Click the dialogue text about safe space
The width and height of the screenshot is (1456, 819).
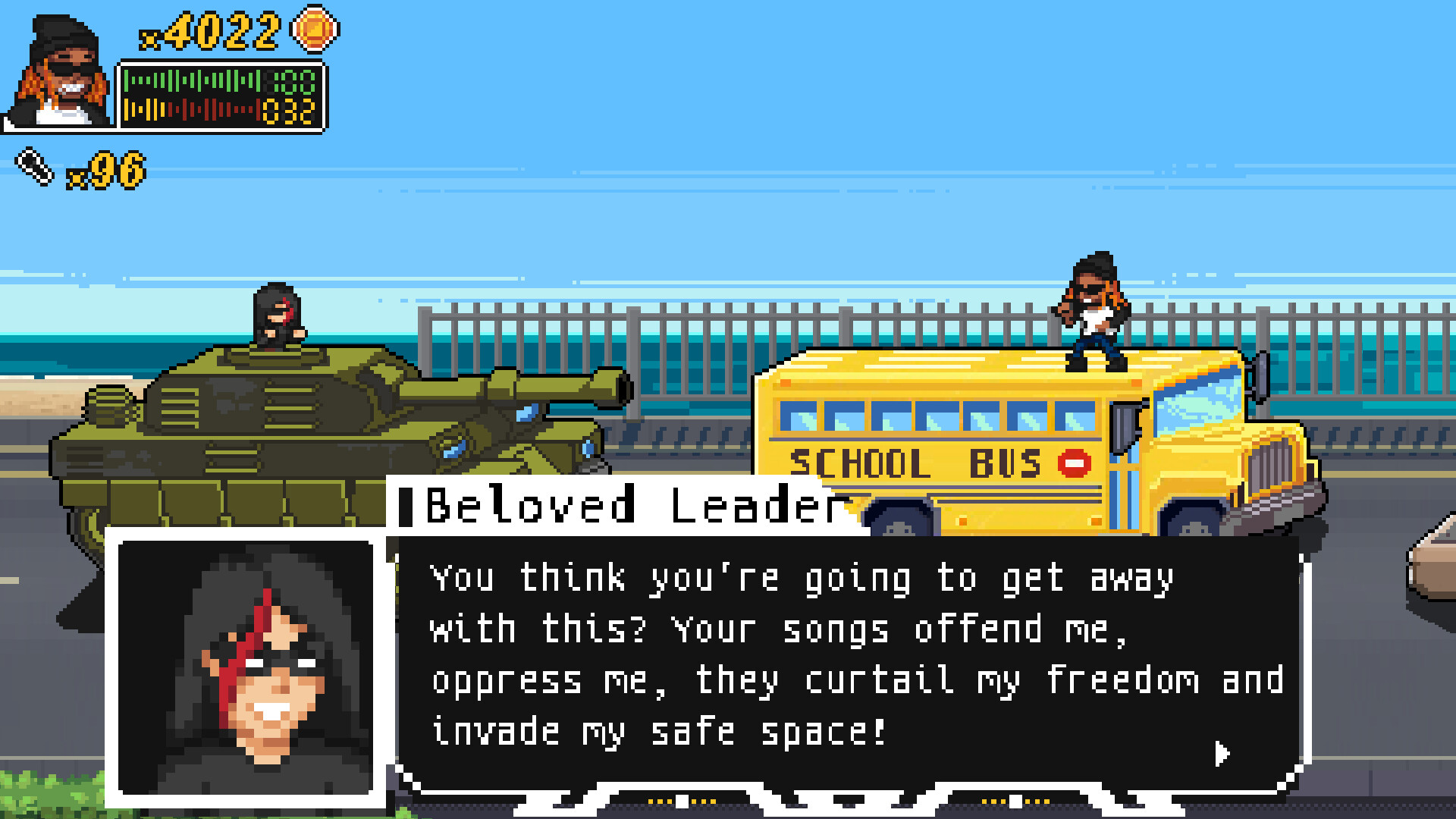coord(658,730)
